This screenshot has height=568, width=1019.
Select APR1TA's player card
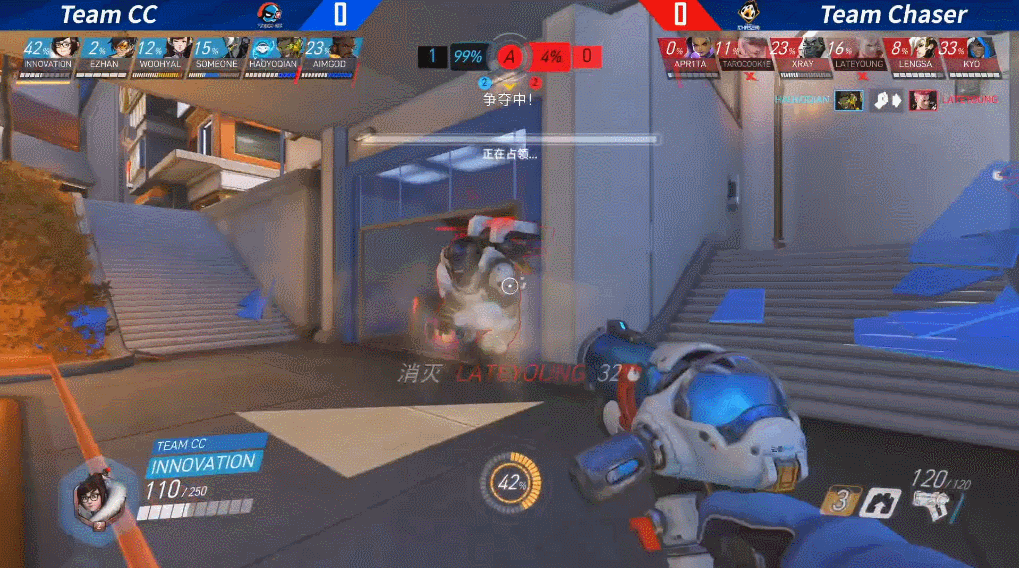(689, 52)
